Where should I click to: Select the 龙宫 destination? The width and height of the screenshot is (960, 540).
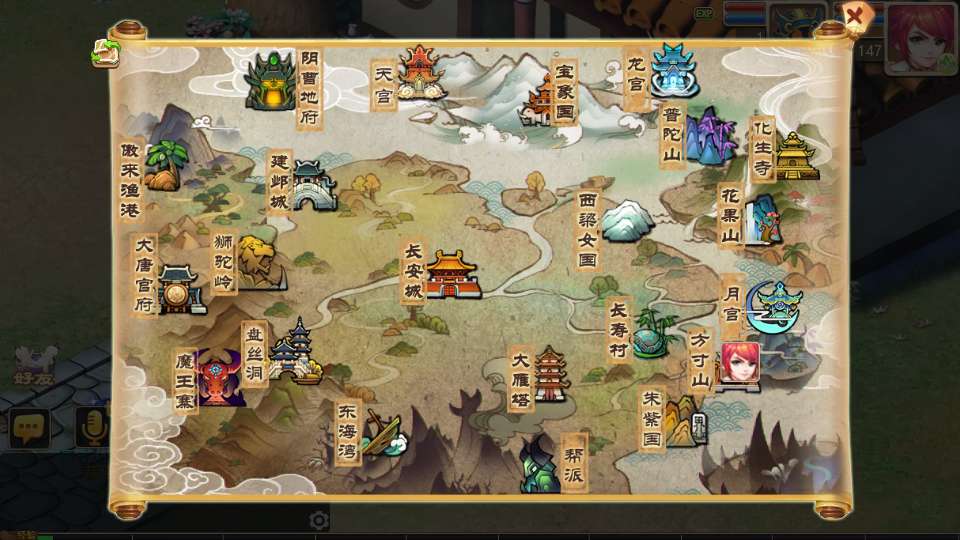tap(674, 69)
